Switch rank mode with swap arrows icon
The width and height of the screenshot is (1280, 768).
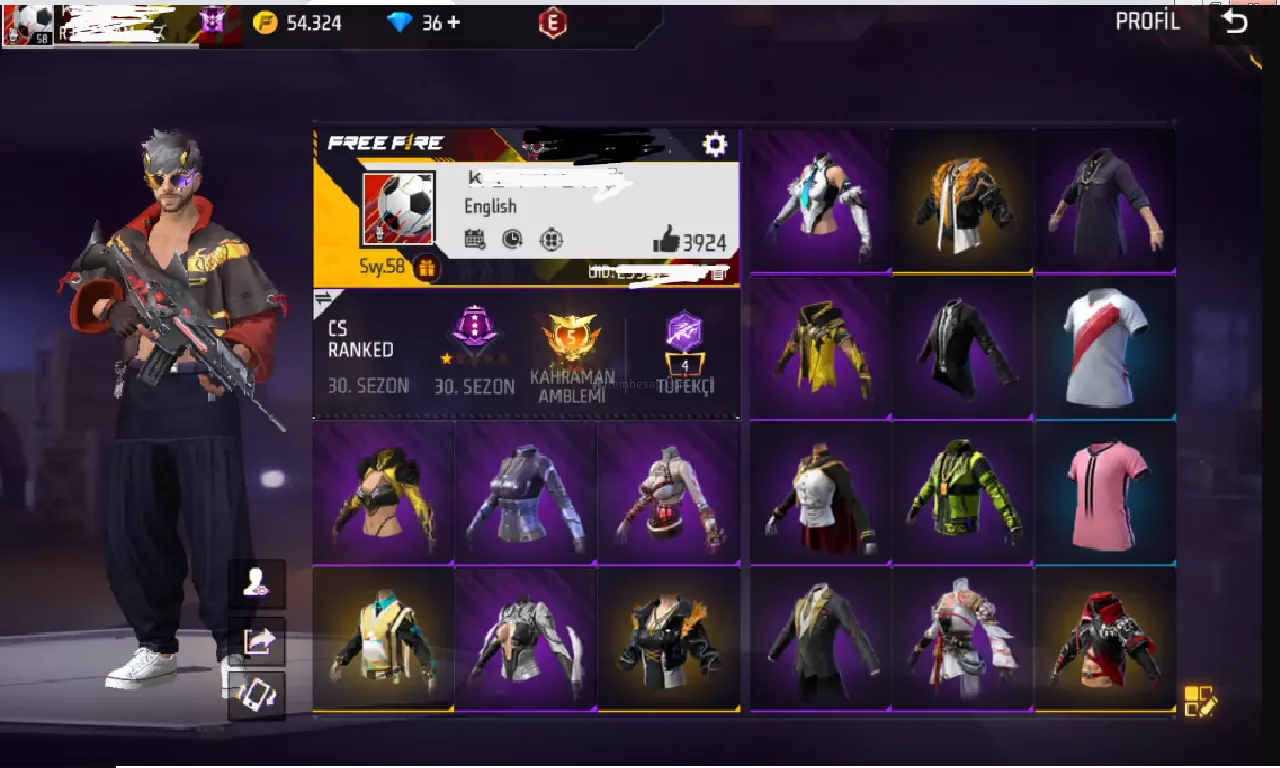324,298
